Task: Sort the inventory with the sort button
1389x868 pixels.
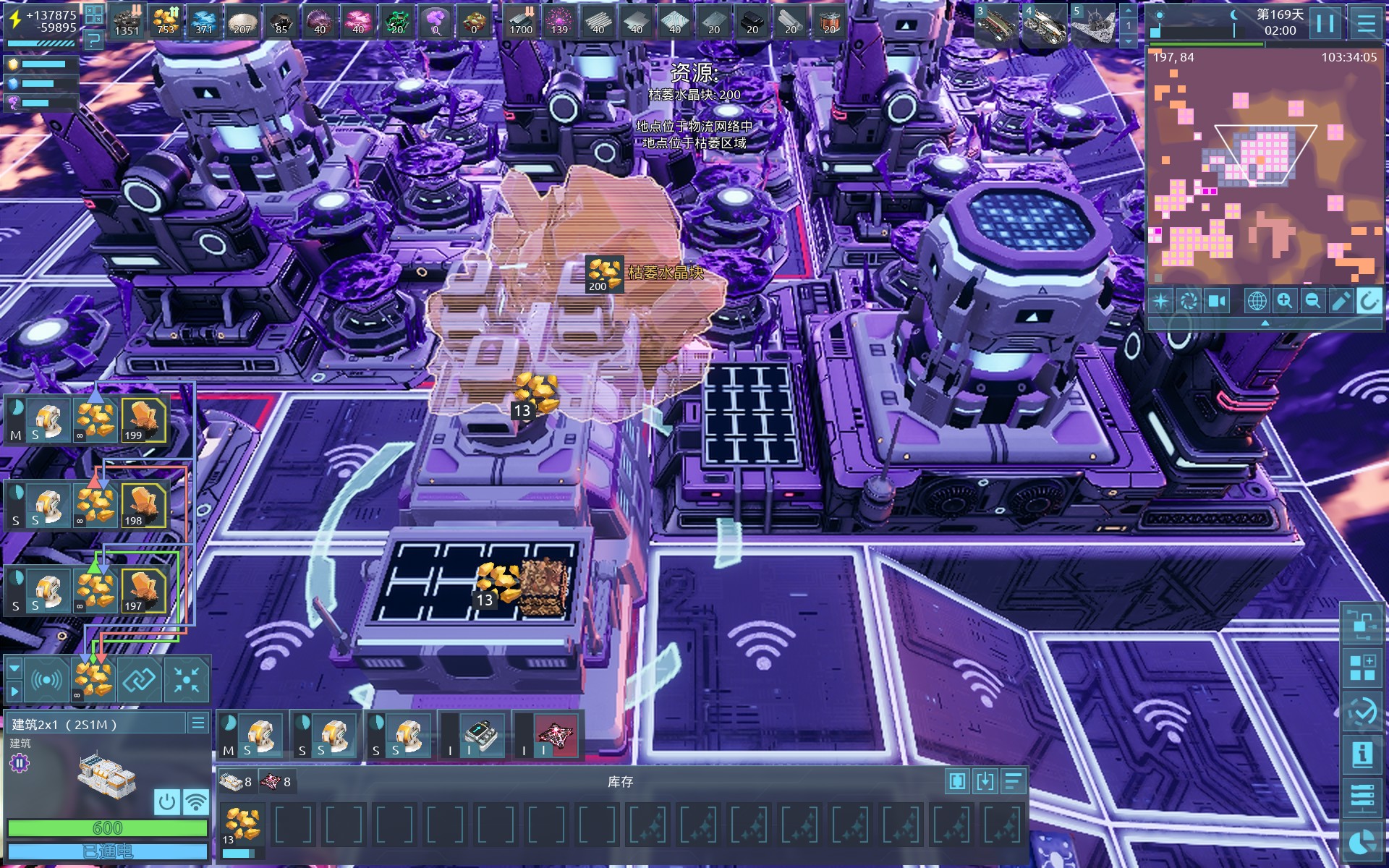Action: click(x=1013, y=781)
